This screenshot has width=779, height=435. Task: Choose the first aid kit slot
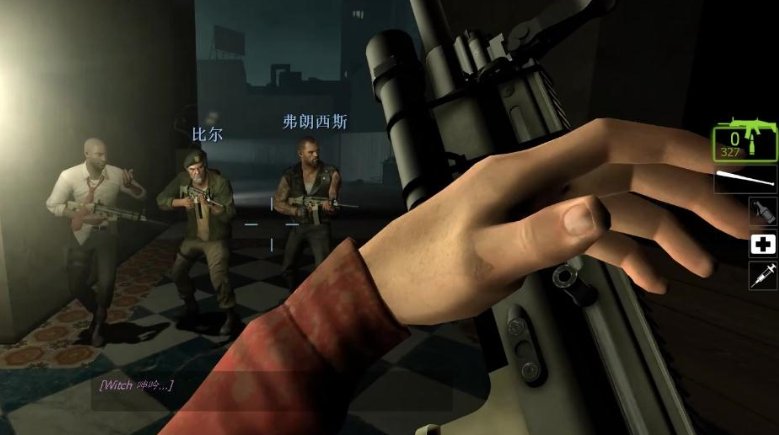[762, 244]
